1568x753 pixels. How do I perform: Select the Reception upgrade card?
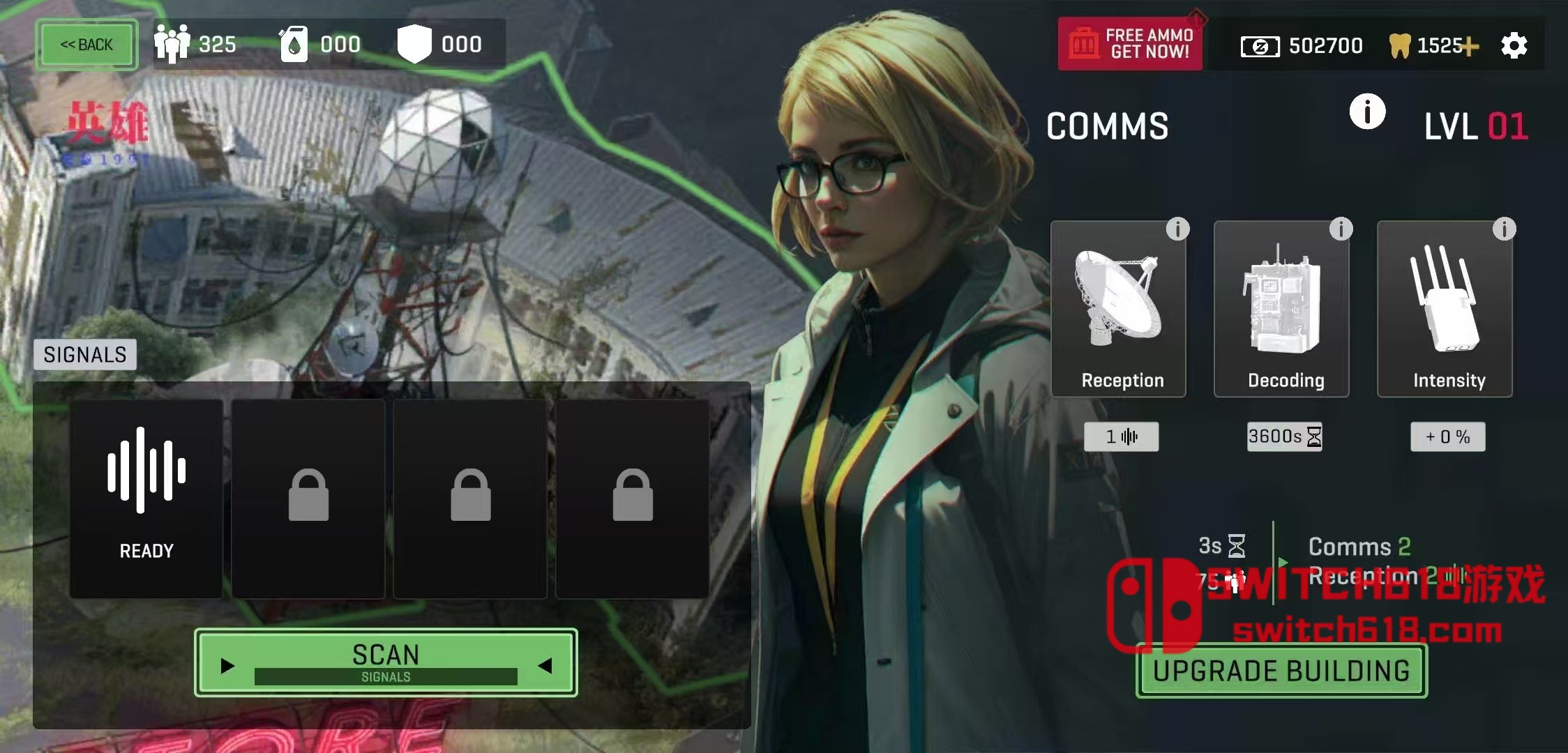(1118, 309)
